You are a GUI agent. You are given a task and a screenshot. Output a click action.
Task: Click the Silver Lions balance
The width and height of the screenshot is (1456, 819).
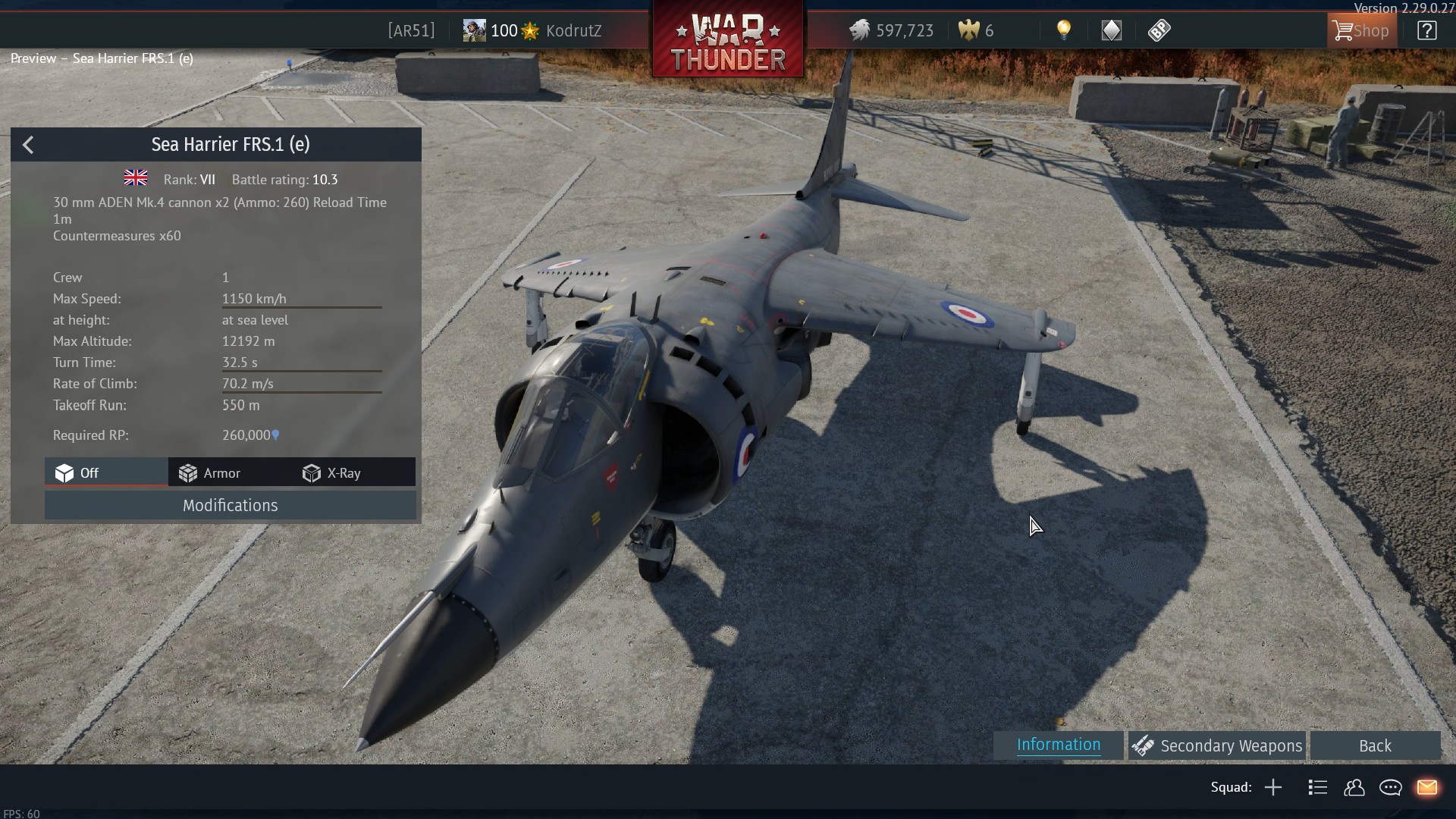pyautogui.click(x=891, y=31)
